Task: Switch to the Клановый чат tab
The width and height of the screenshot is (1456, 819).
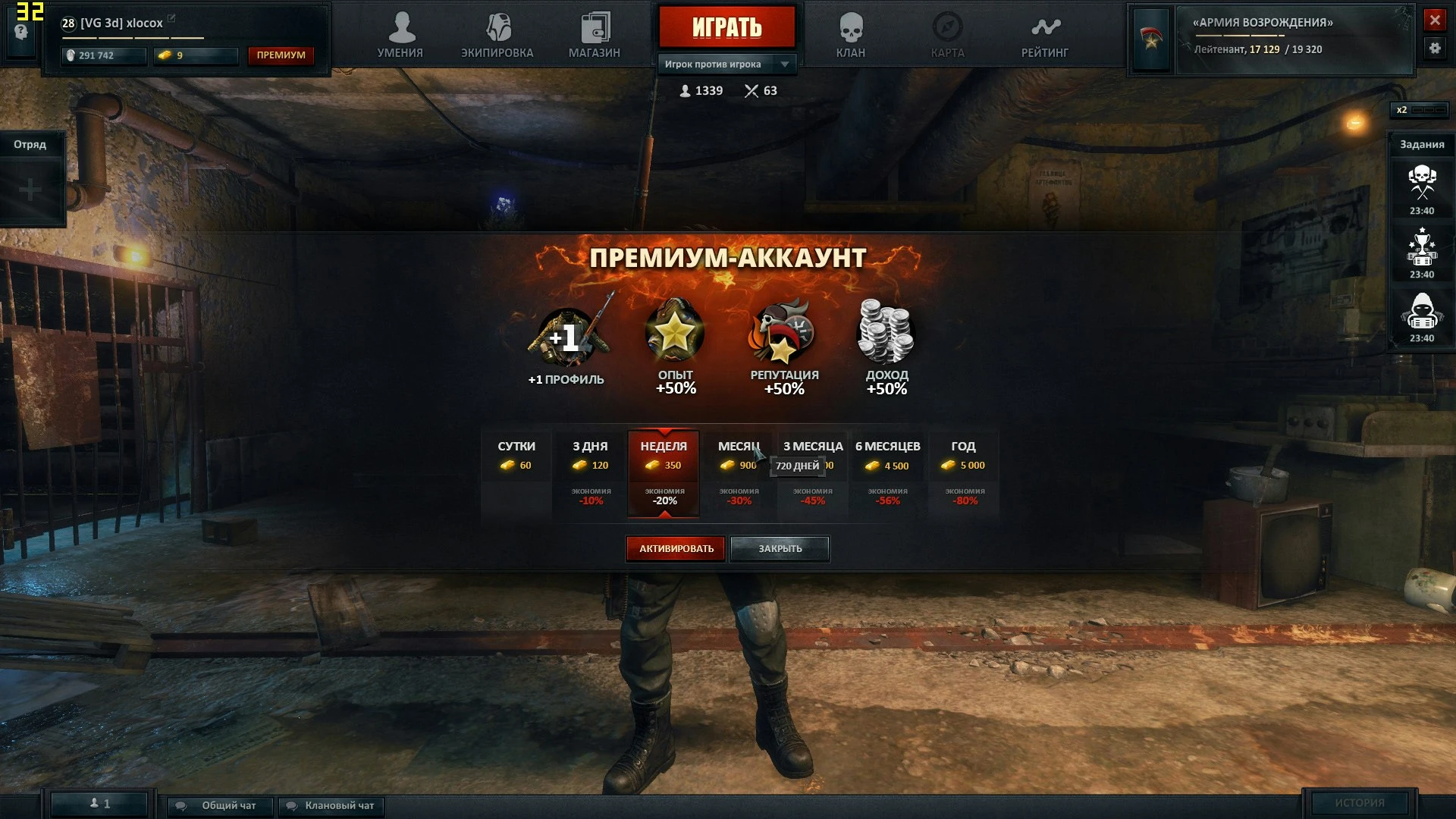Action: pos(330,806)
